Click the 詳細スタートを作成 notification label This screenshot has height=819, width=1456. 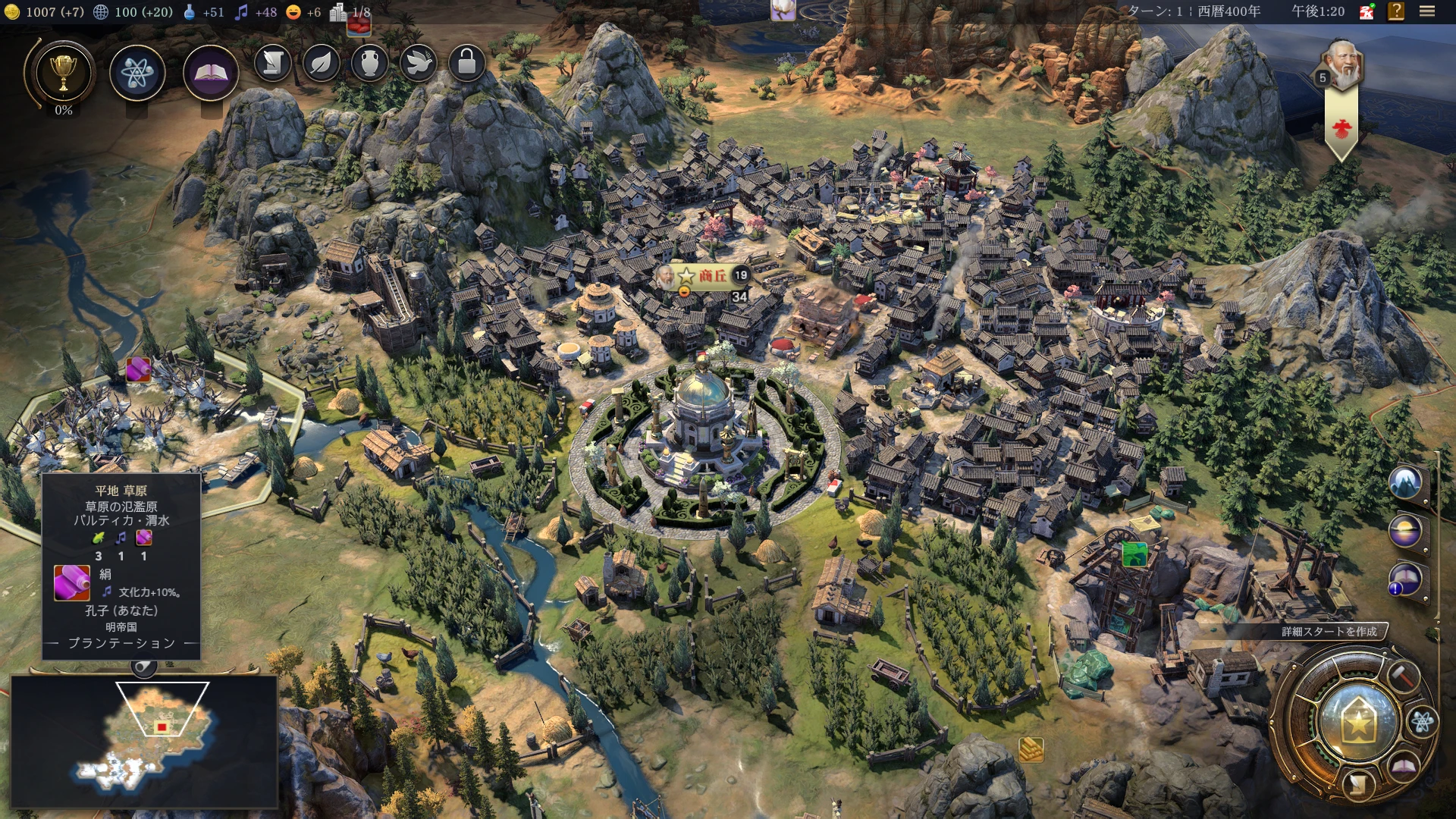click(x=1329, y=632)
